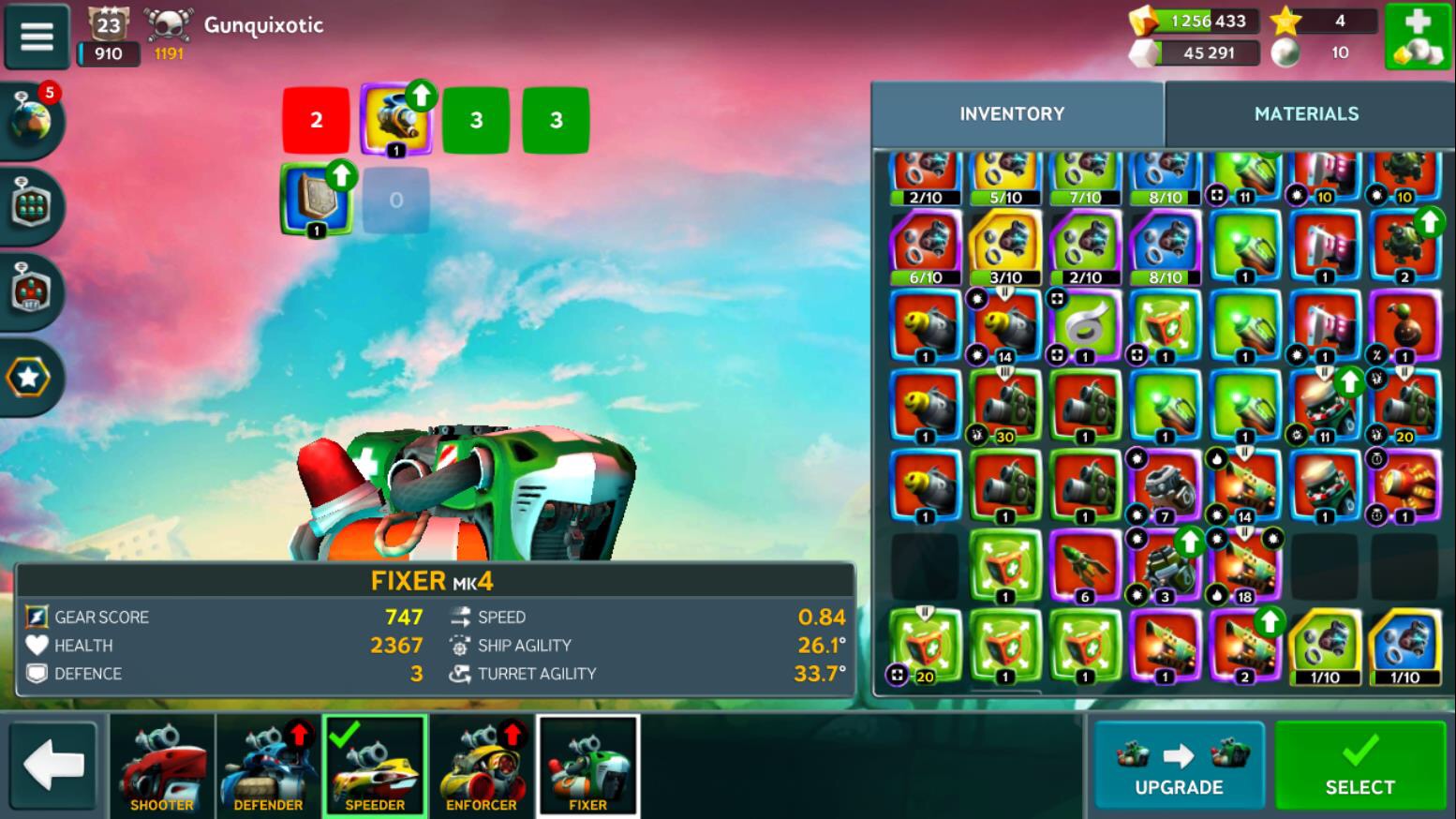Select the purple tape roll inventory item
Viewport: 1456px width, 819px height.
(1085, 326)
